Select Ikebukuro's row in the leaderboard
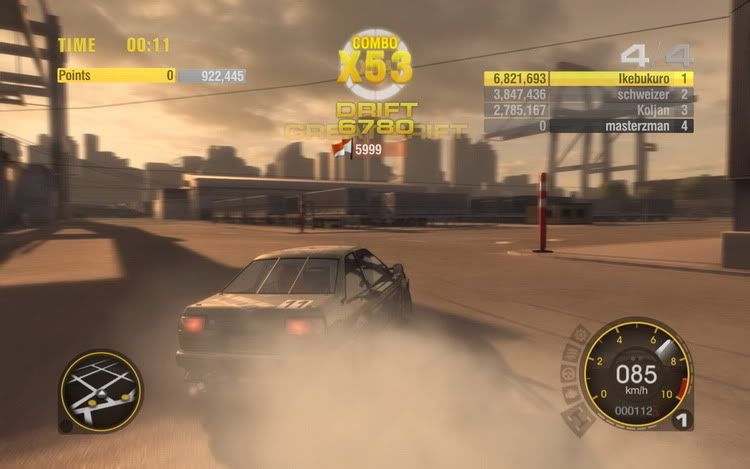 588,78
